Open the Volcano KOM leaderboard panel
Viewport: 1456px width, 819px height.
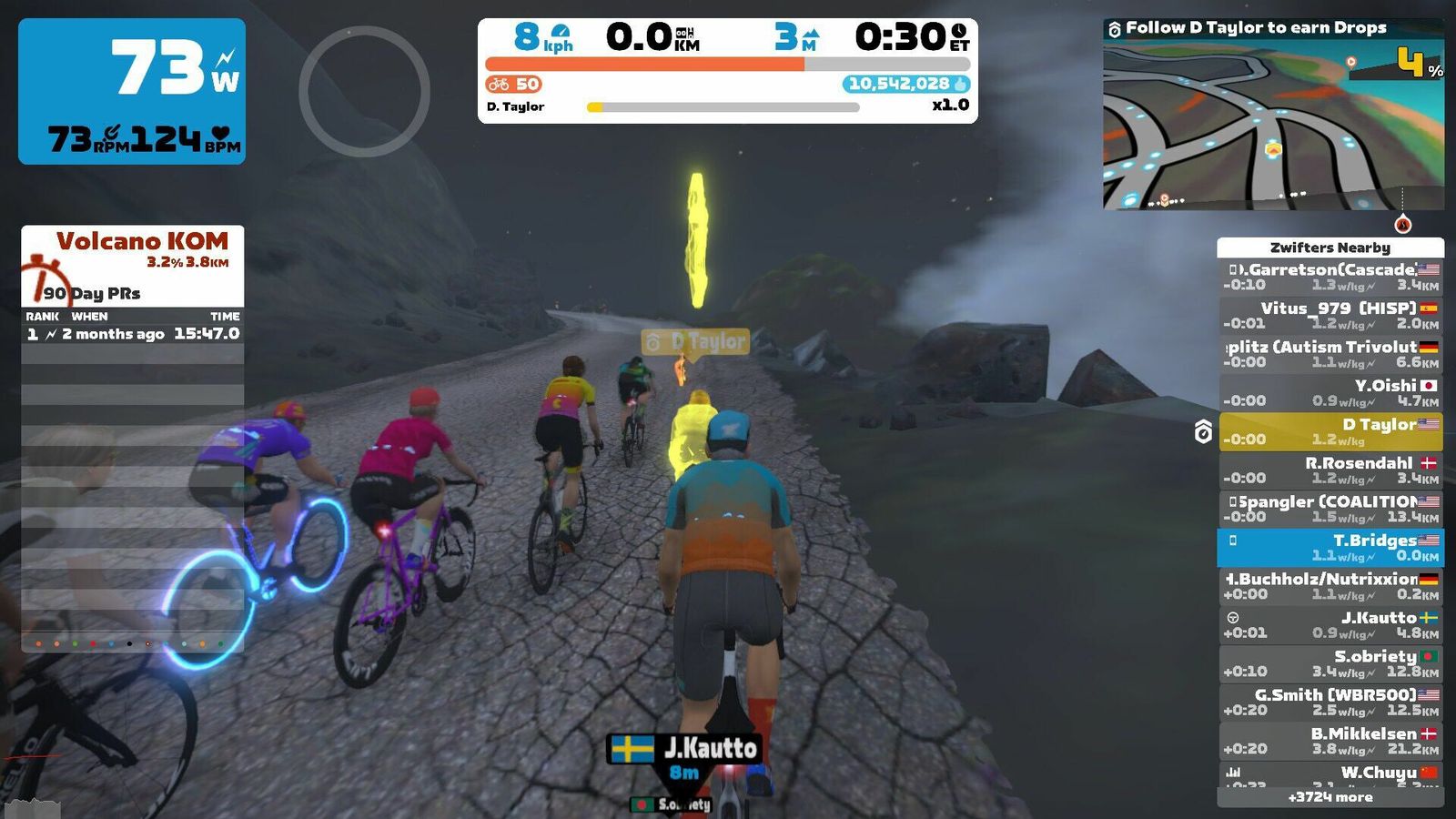tap(133, 266)
